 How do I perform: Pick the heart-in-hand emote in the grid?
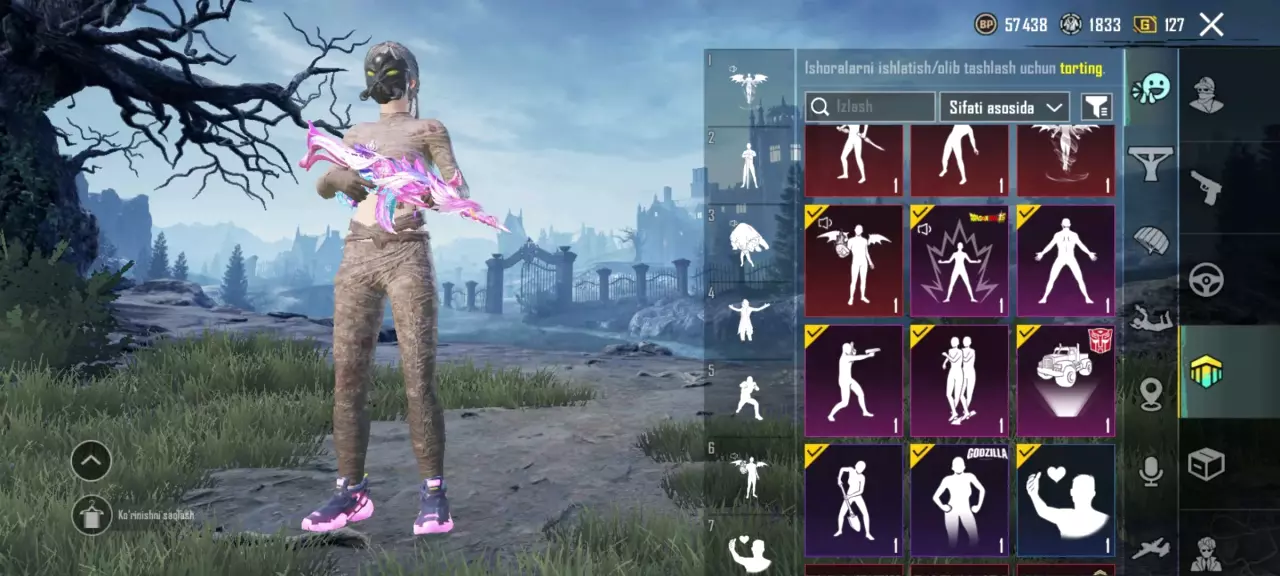pyautogui.click(x=1065, y=499)
